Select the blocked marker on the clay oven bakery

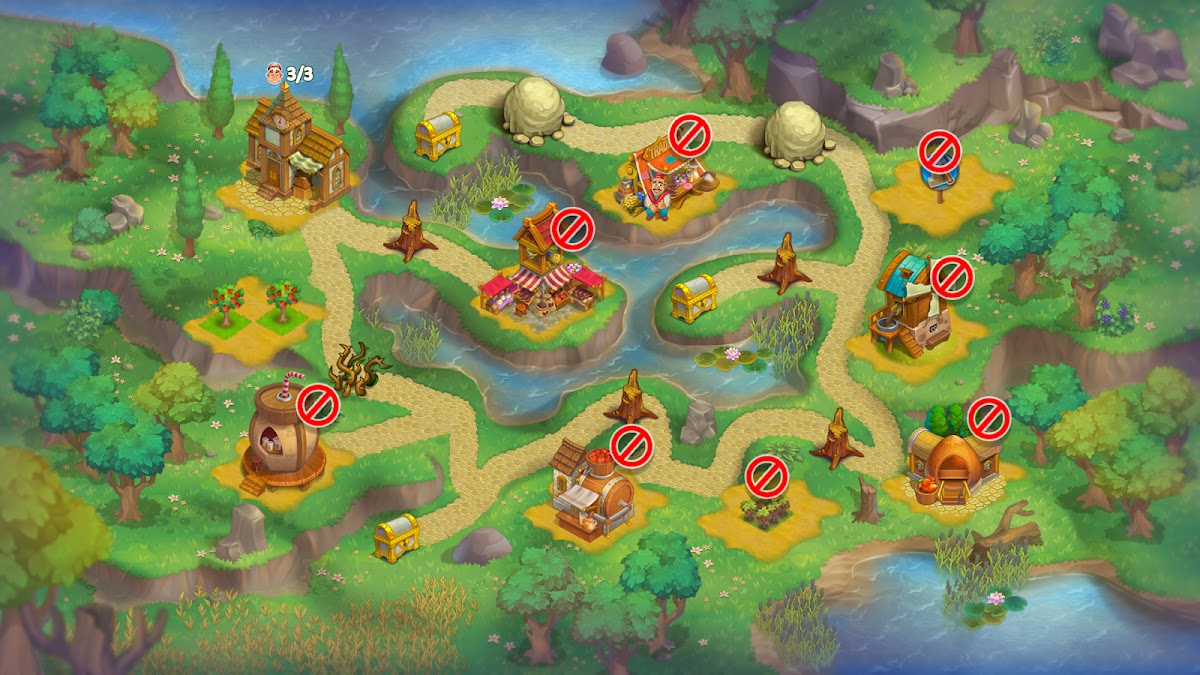989,418
